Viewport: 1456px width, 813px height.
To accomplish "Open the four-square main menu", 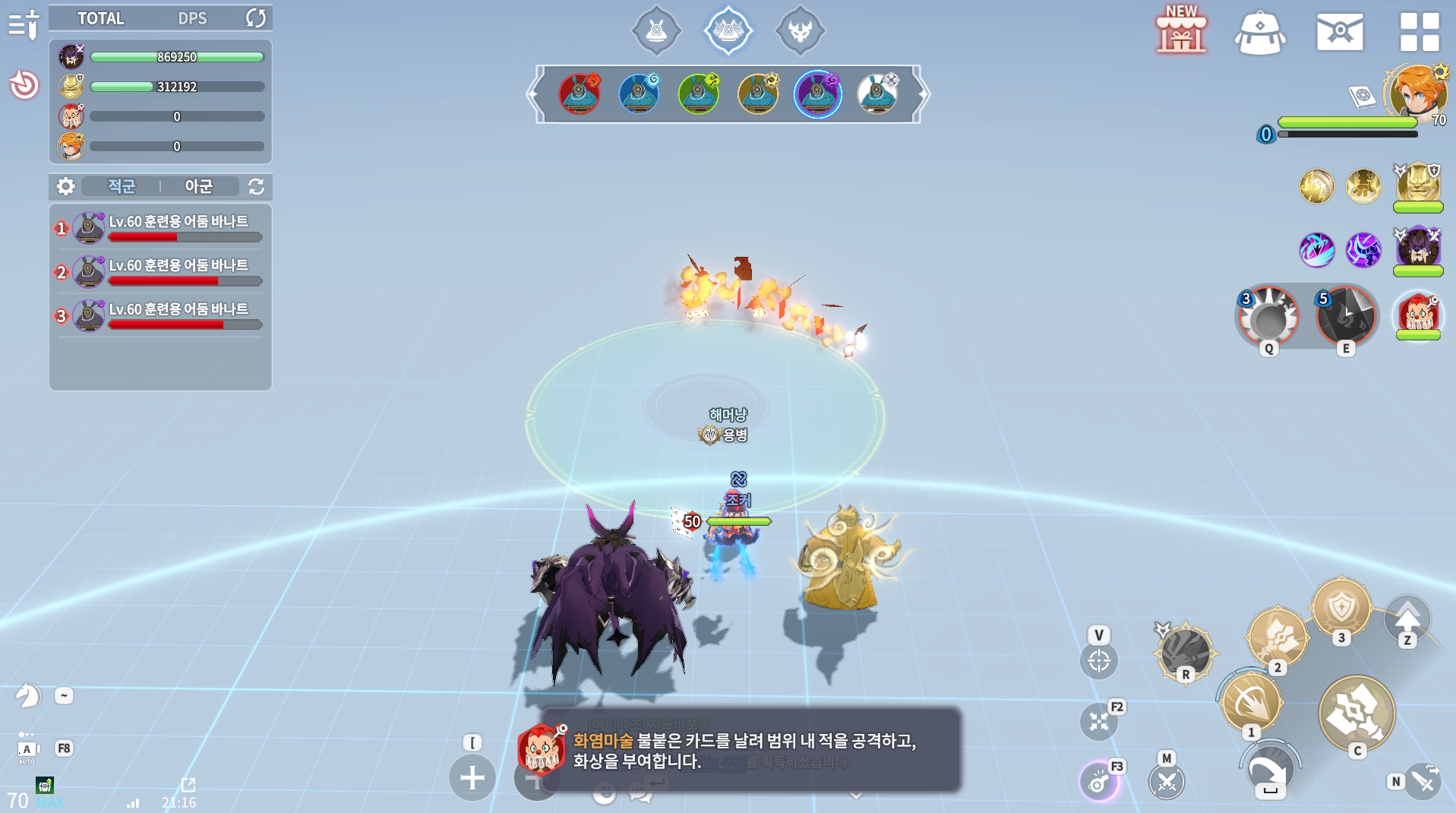I will (x=1419, y=32).
